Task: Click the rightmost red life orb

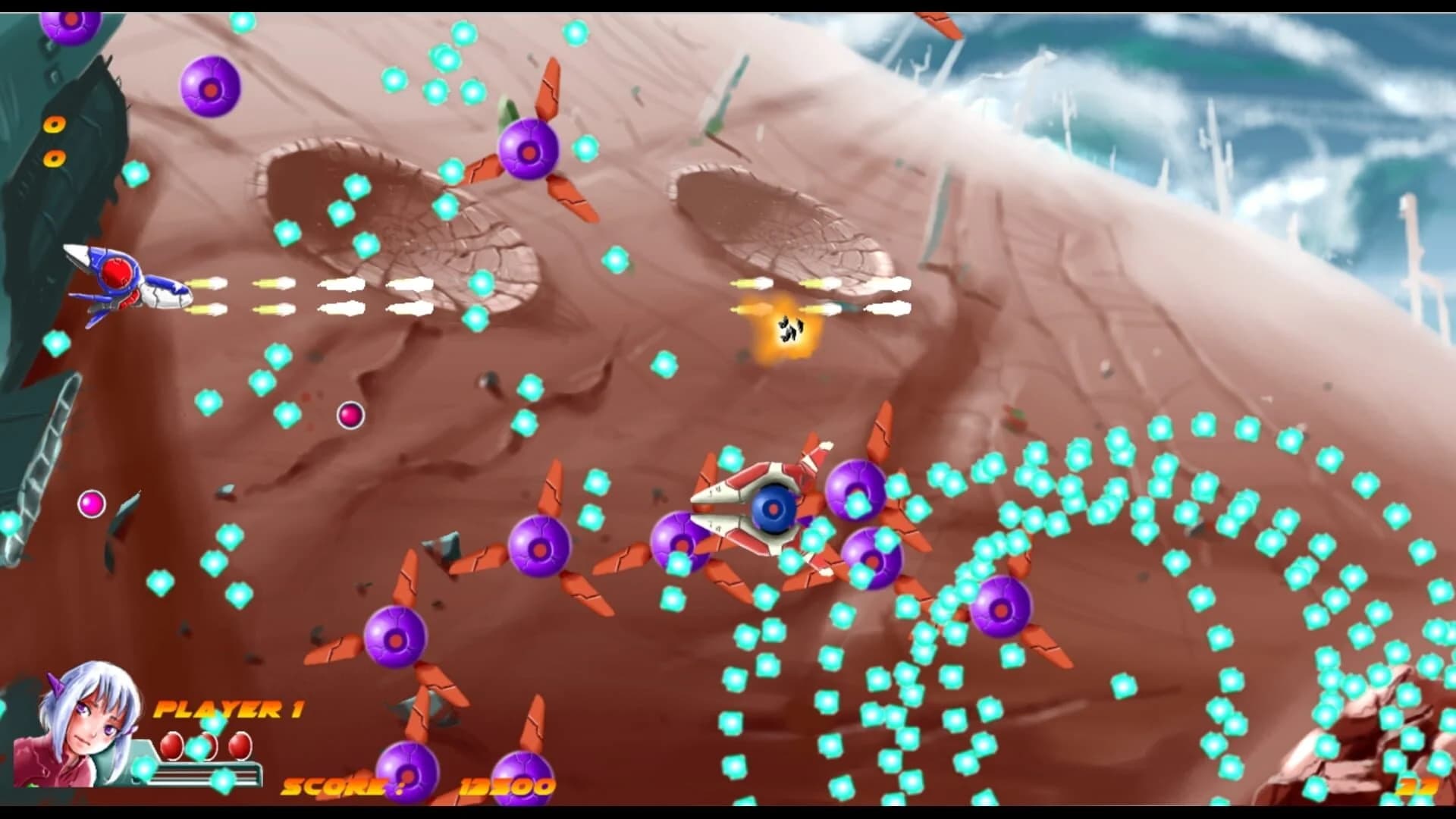Action: click(x=239, y=745)
